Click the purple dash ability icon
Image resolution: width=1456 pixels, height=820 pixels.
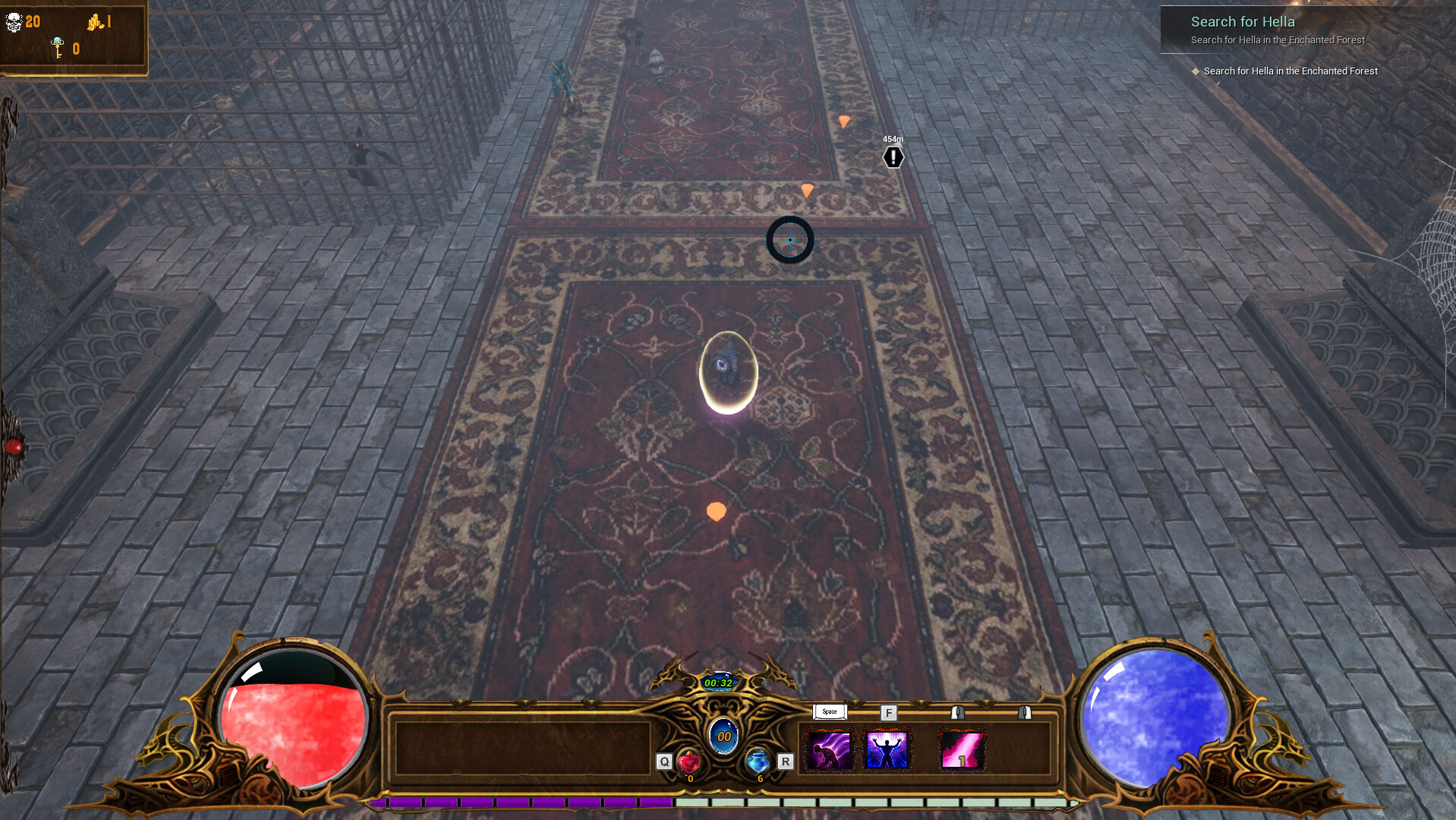829,749
